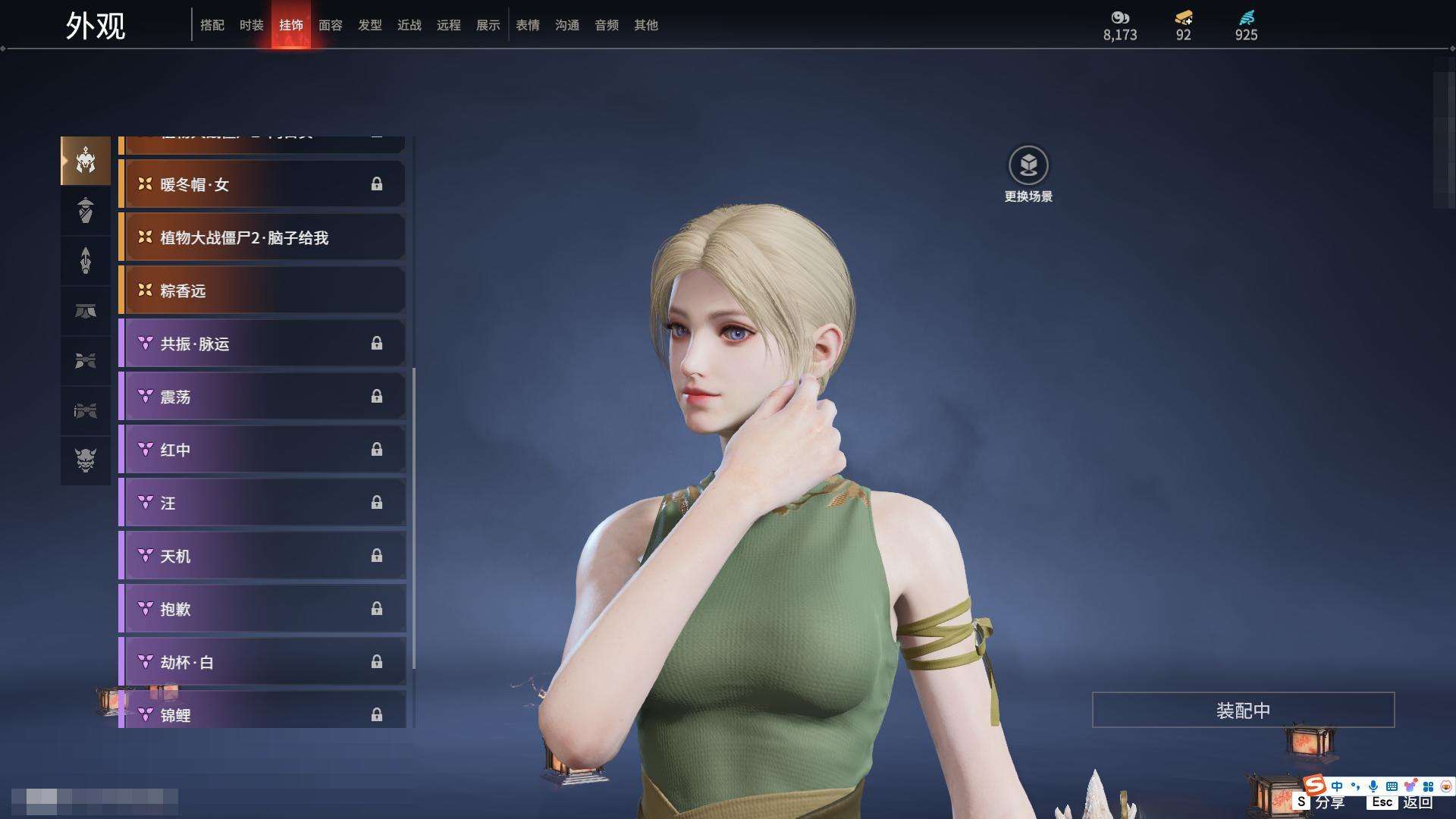This screenshot has width=1456, height=819.
Task: Go to the 发型 tab
Action: [369, 25]
